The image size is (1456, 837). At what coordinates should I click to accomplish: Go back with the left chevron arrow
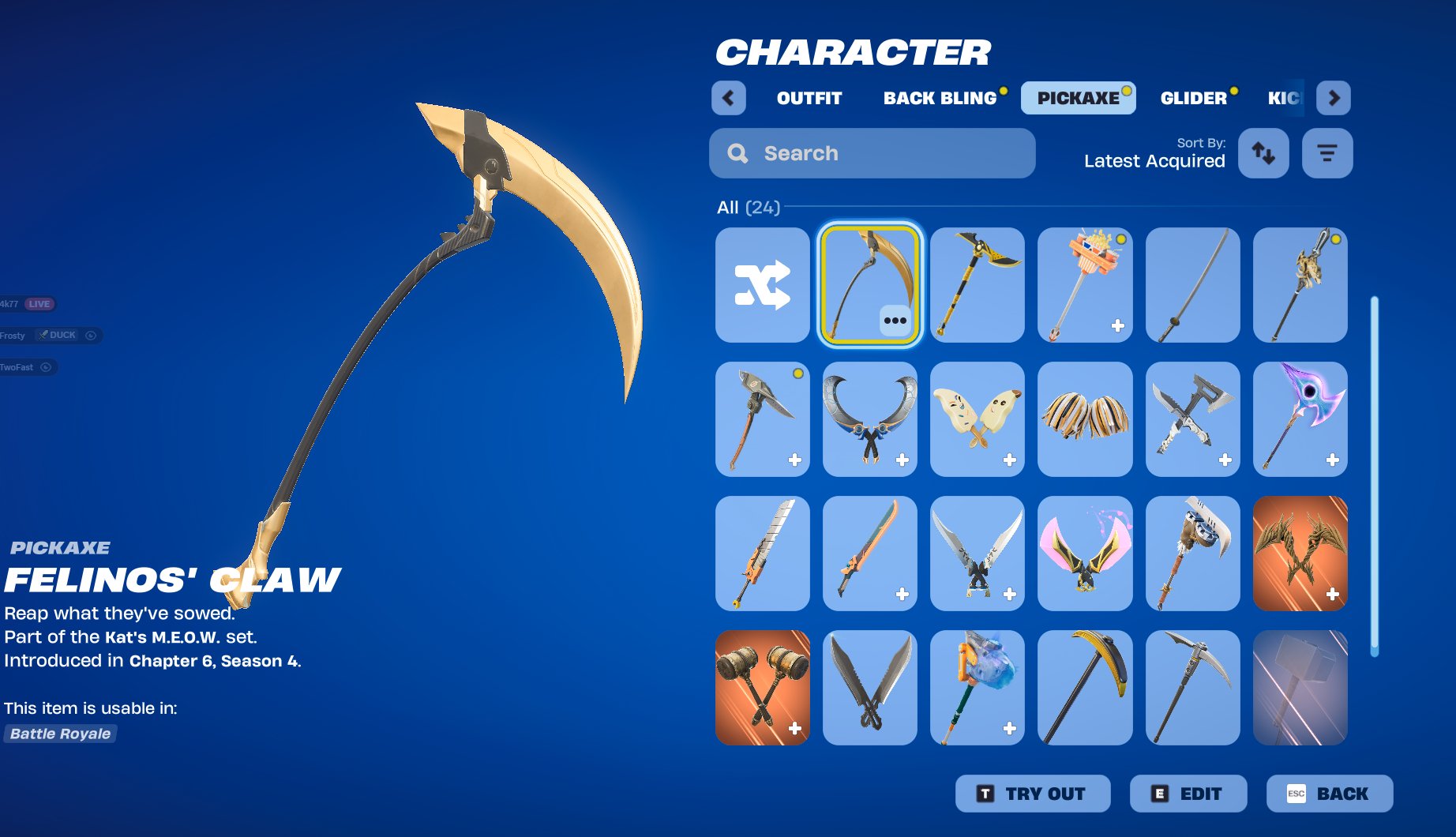(x=727, y=97)
